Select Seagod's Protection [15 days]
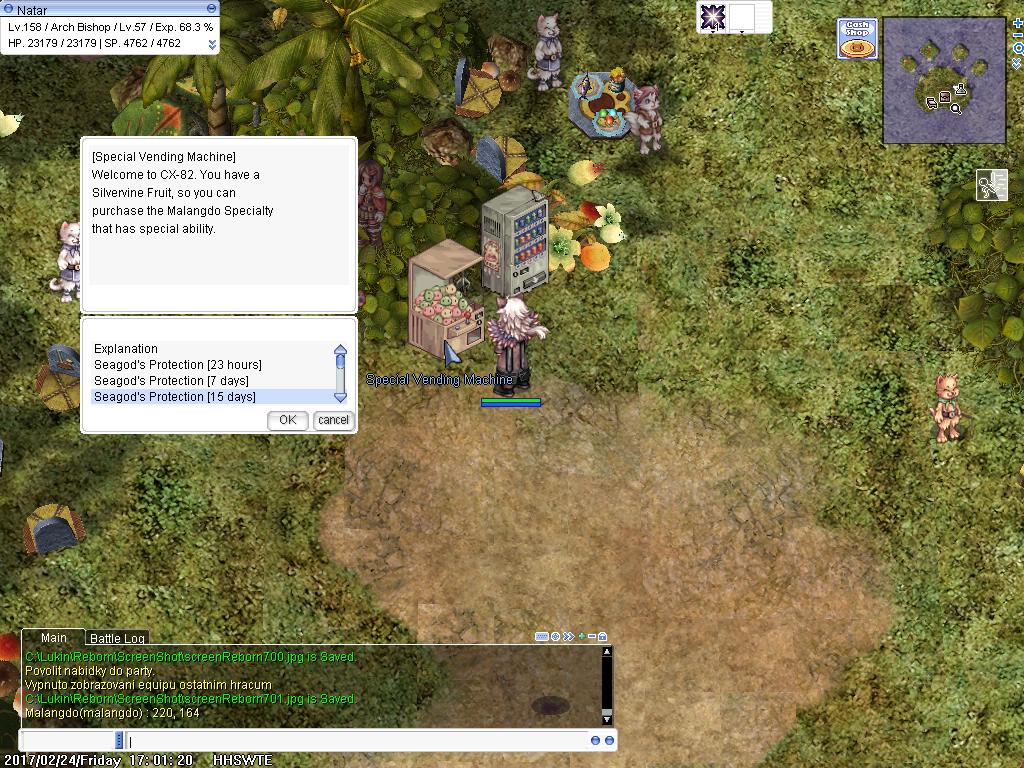The image size is (1024, 768). (x=175, y=397)
